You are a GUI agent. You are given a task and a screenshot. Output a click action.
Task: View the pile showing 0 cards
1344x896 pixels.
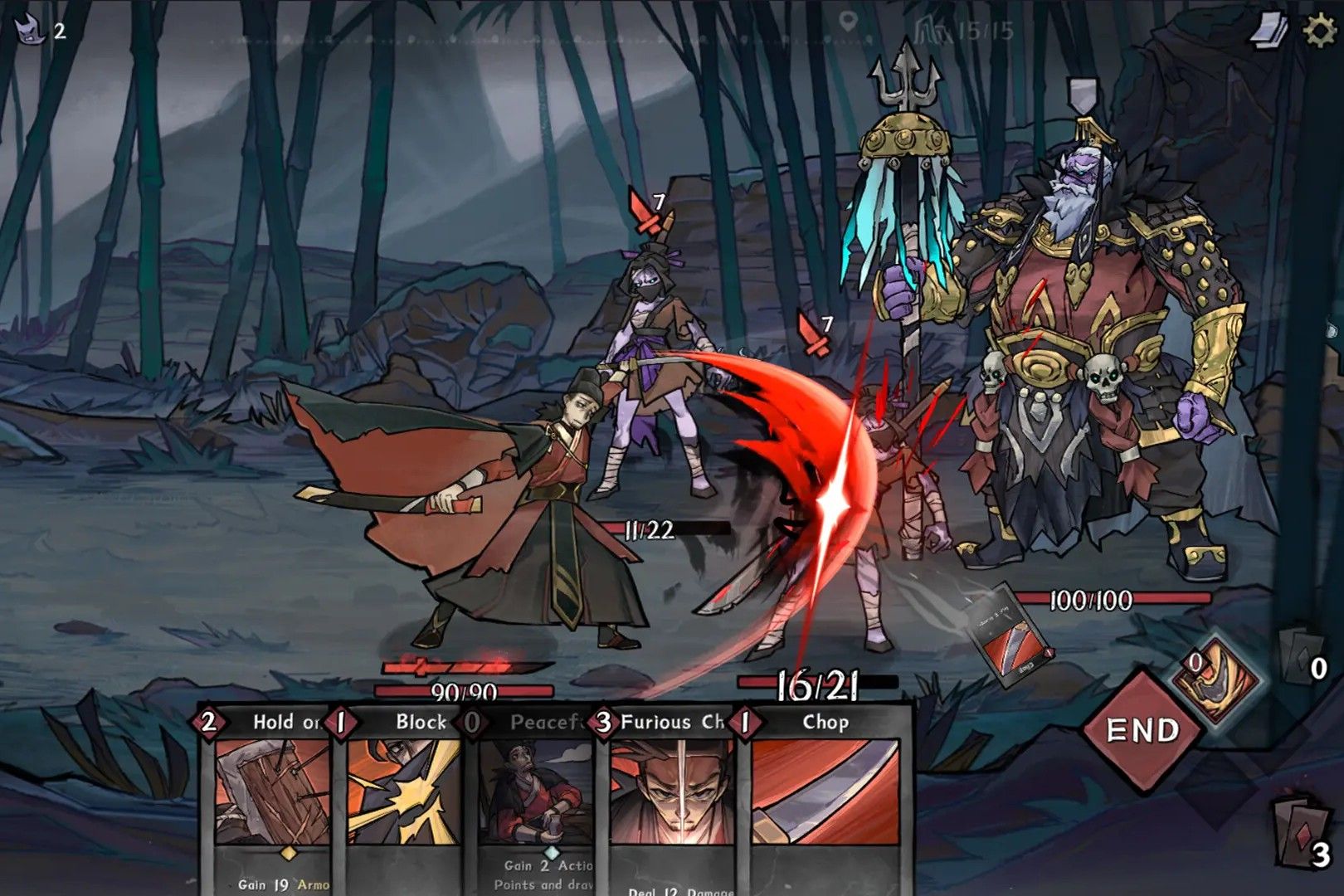(1299, 660)
